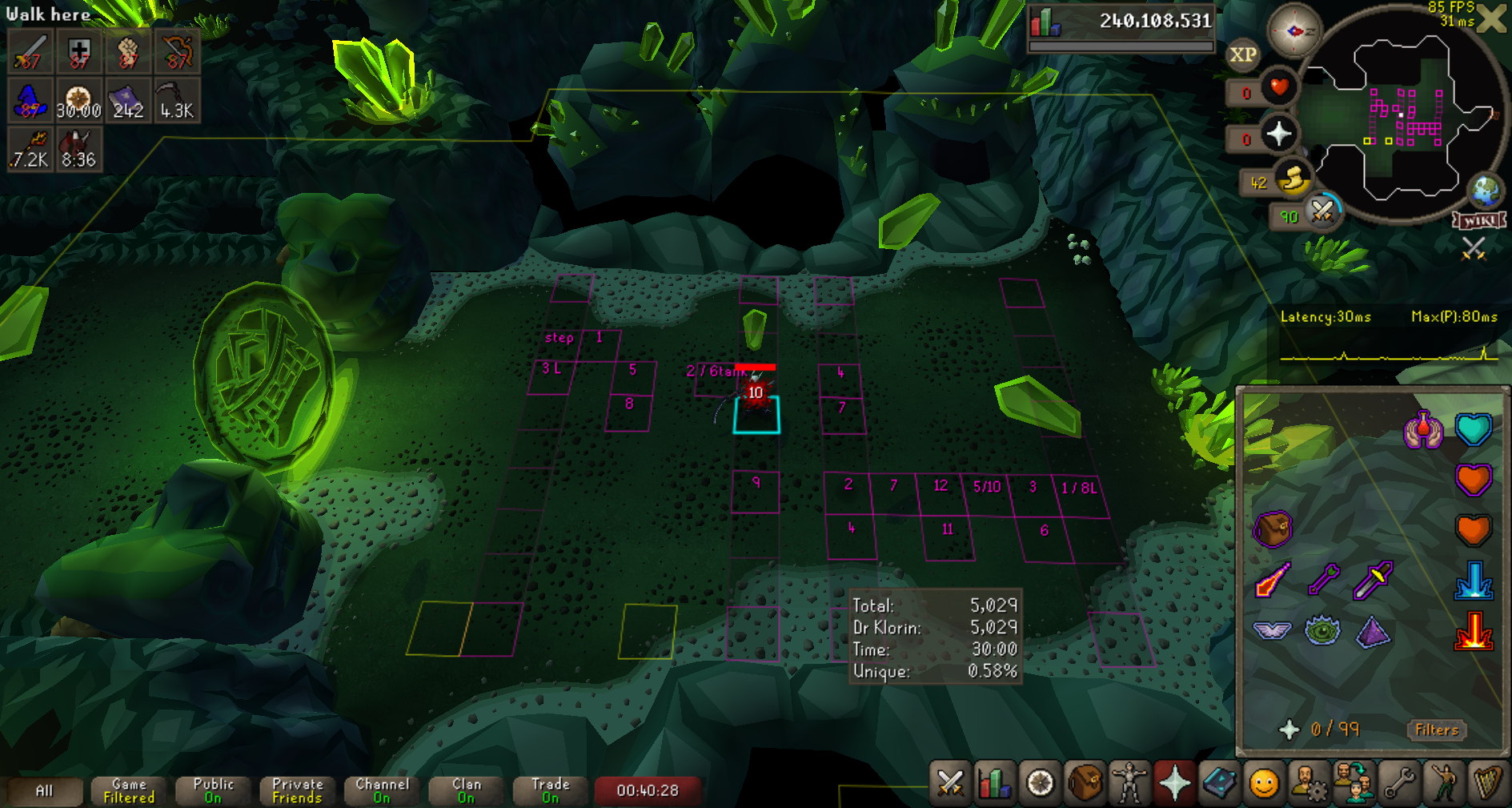Screen dimensions: 1512x808
Task: Open the Inventory backpack tab
Action: click(1085, 782)
